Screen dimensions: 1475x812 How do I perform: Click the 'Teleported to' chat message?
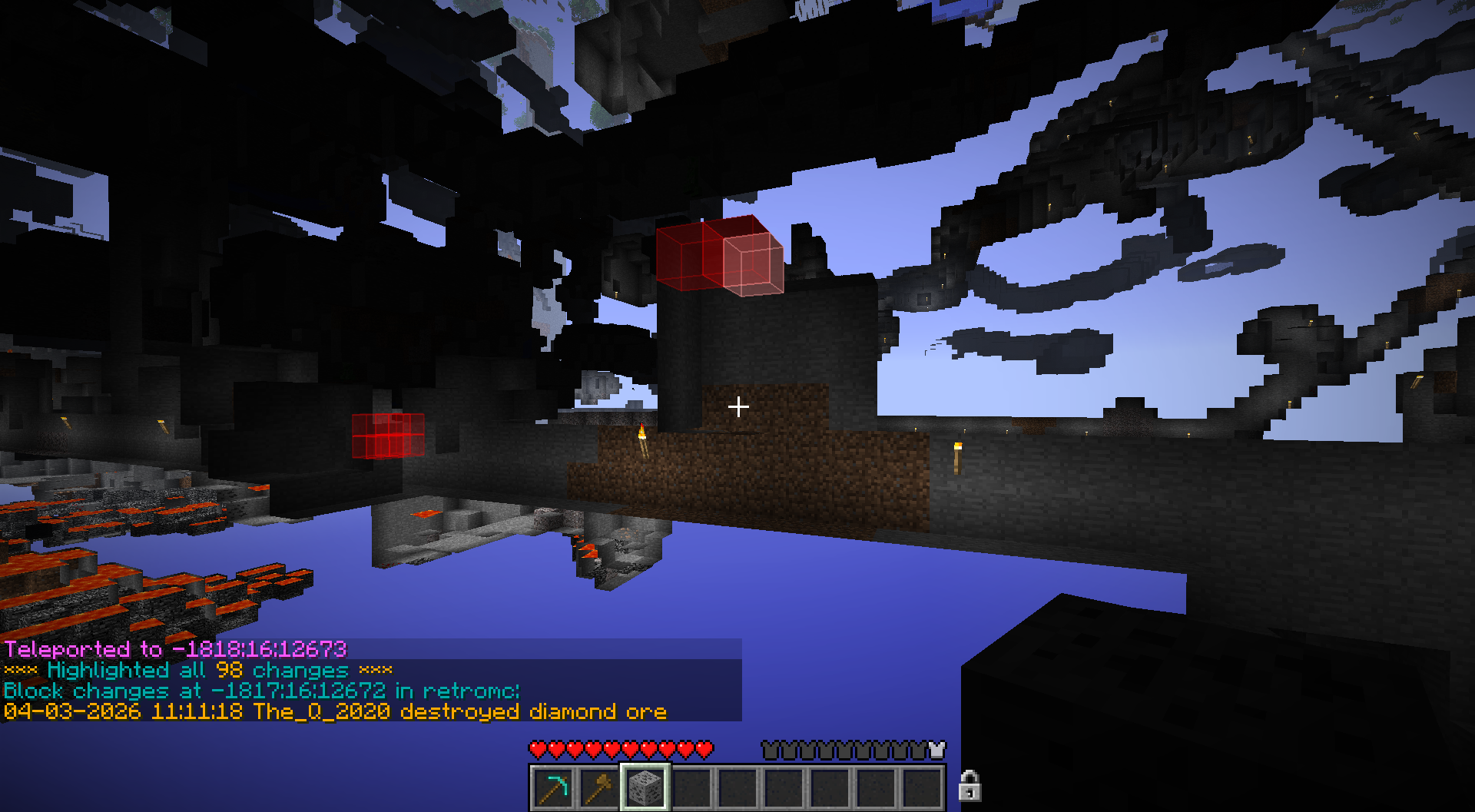coord(175,650)
